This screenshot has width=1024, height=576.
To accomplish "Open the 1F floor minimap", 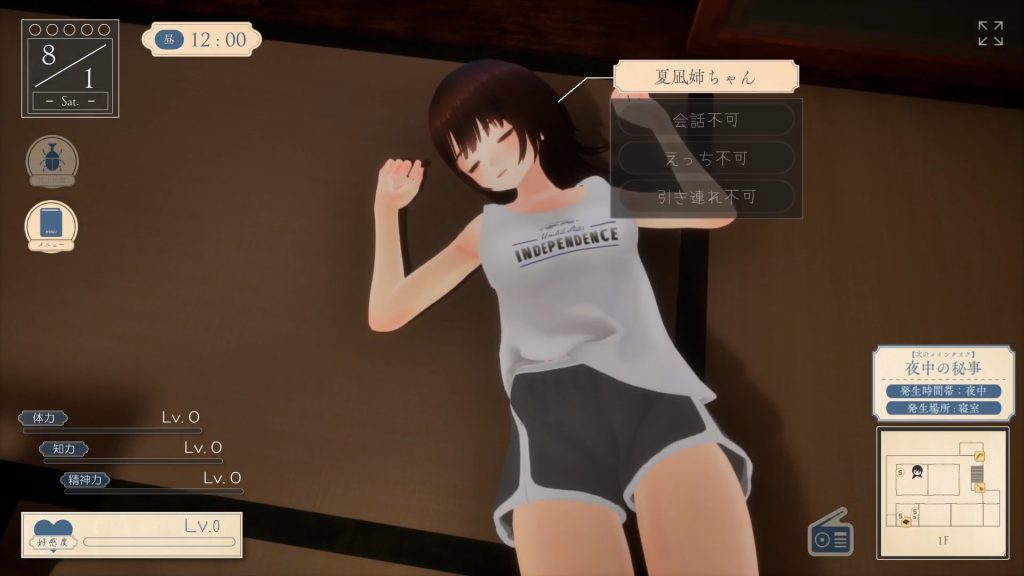I will [943, 492].
